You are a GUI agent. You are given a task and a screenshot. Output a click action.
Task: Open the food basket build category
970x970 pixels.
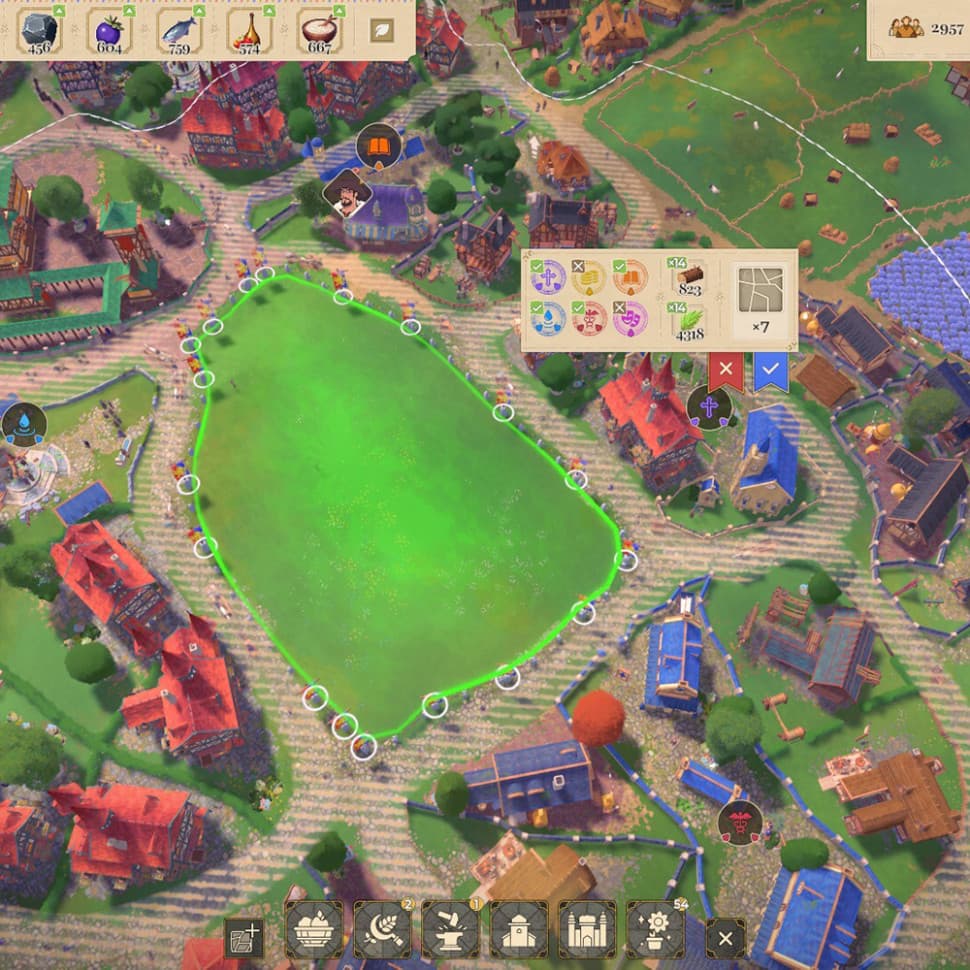point(315,929)
